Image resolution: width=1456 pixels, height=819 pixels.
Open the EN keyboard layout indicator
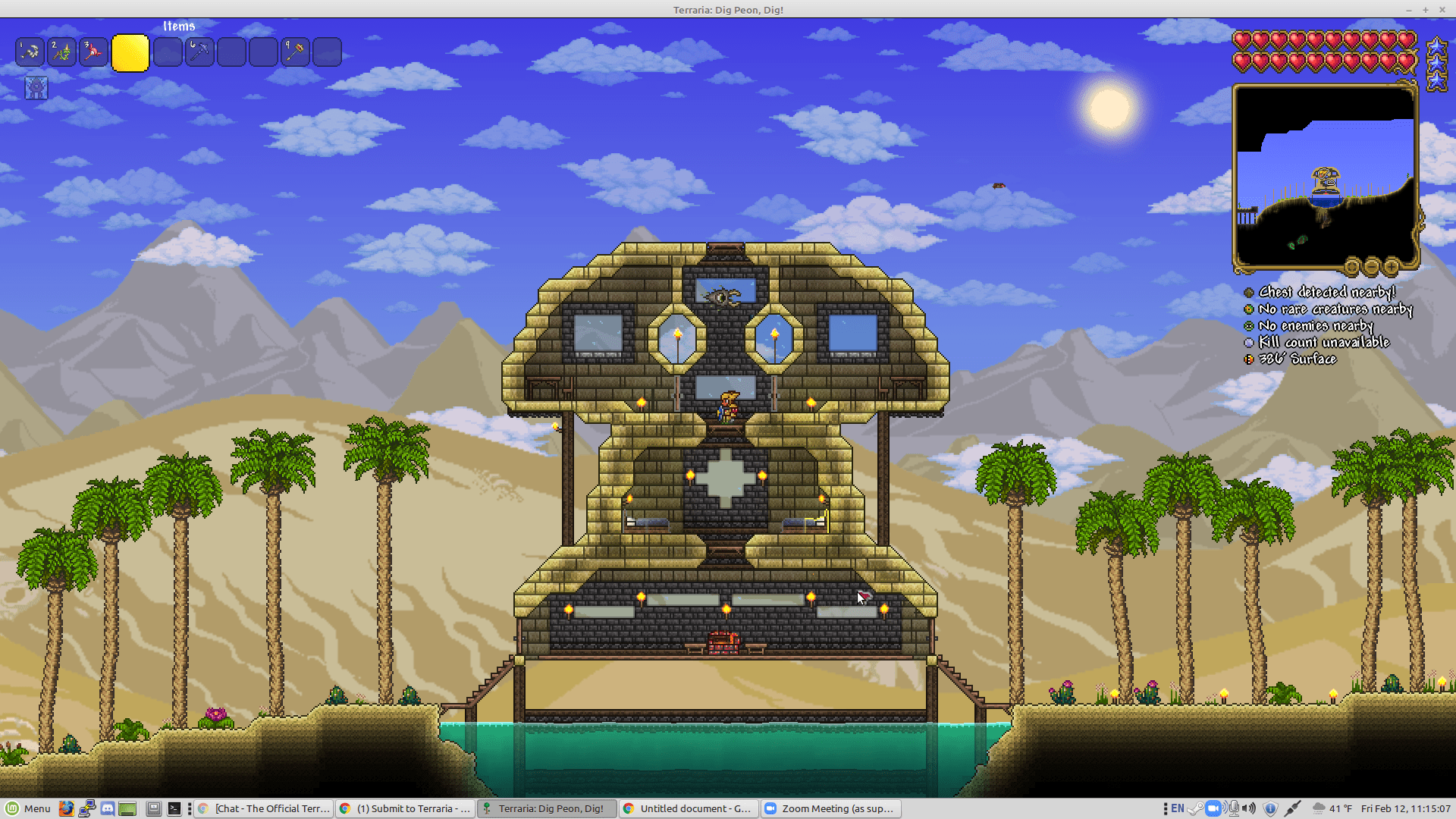[1178, 808]
